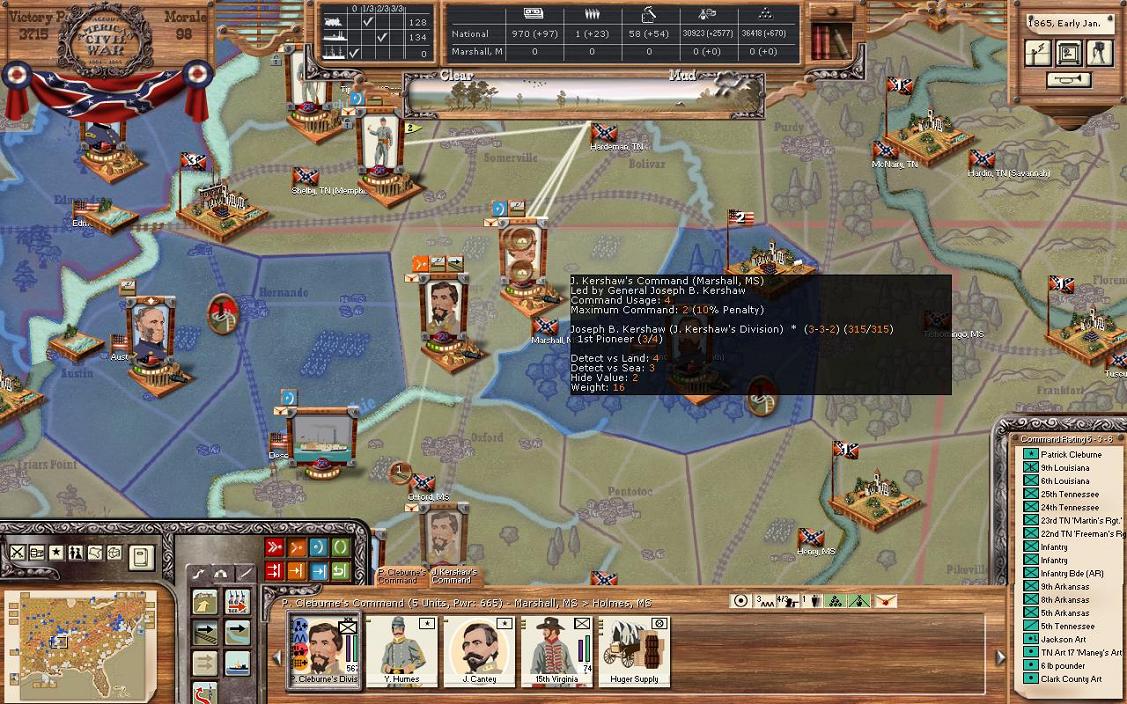The height and width of the screenshot is (704, 1127).
Task: Switch to J. Kershaw's Command tab
Action: tap(451, 576)
